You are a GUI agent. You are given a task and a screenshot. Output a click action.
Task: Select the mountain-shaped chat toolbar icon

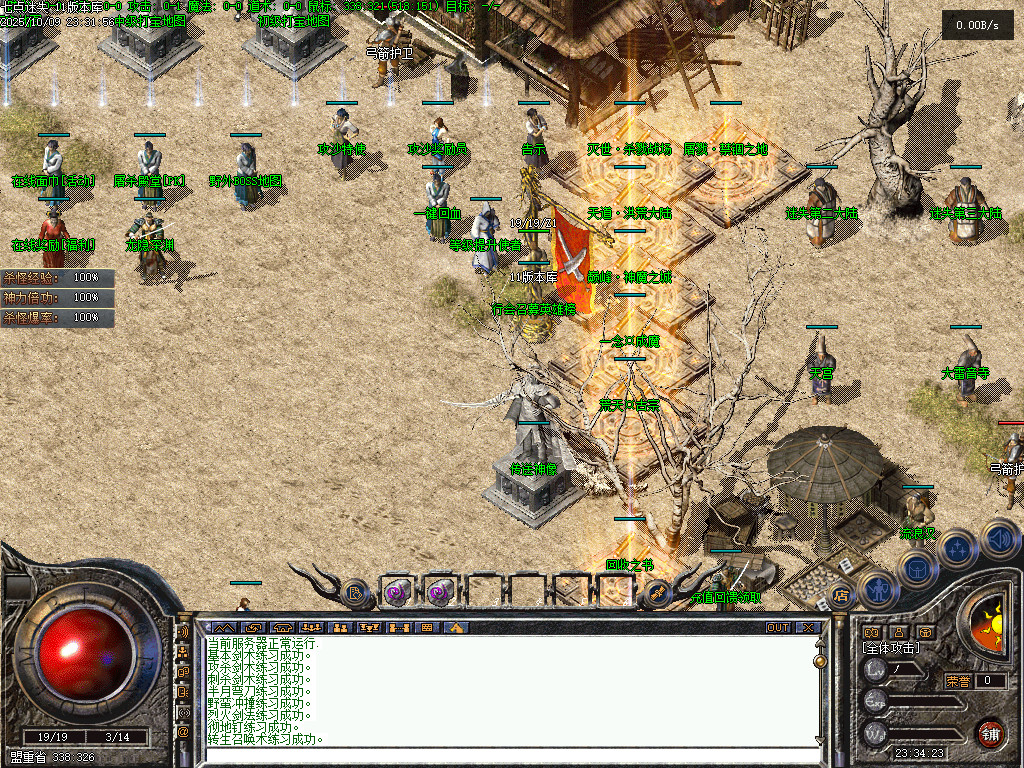click(222, 628)
